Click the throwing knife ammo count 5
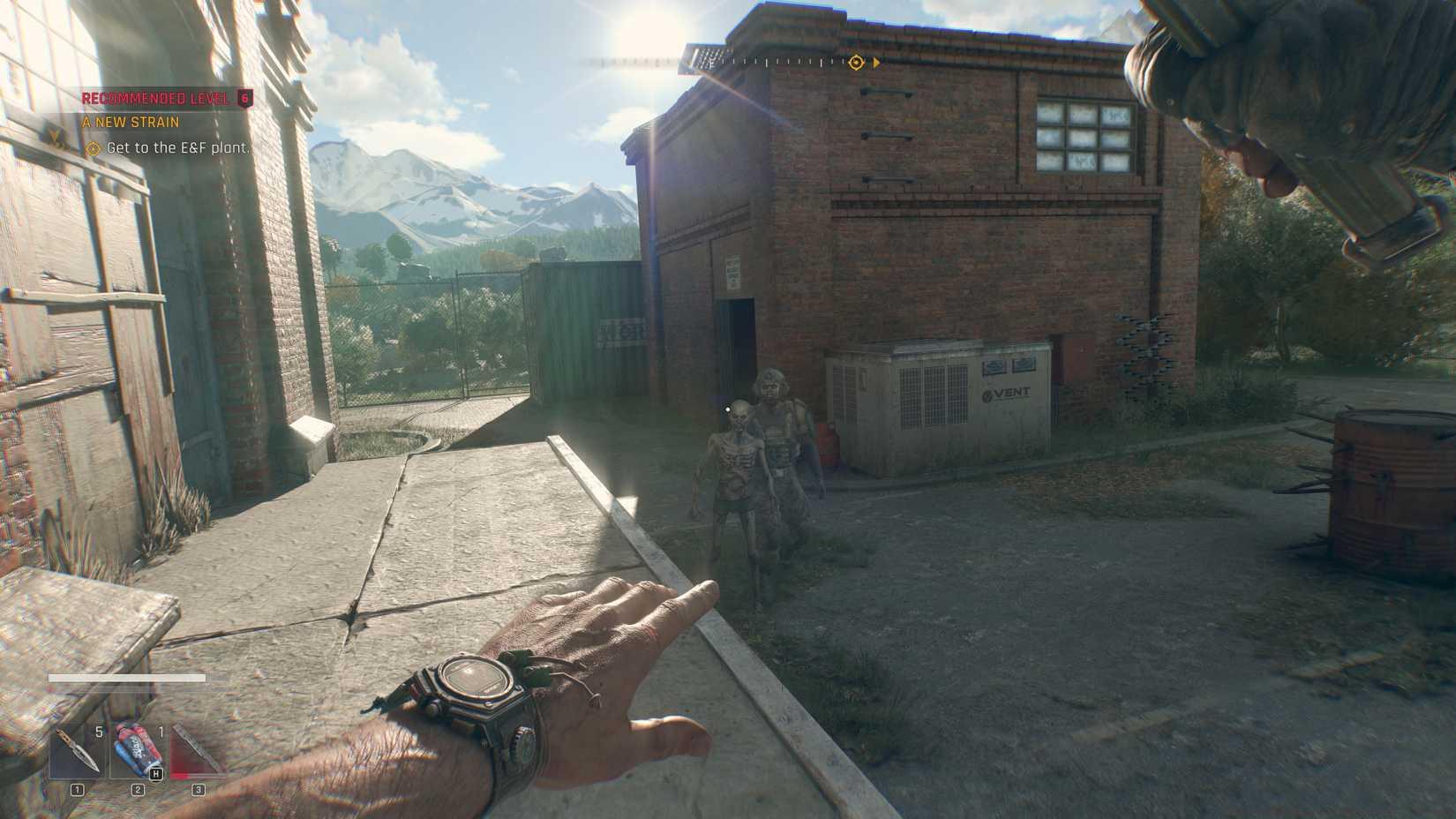 coord(97,730)
